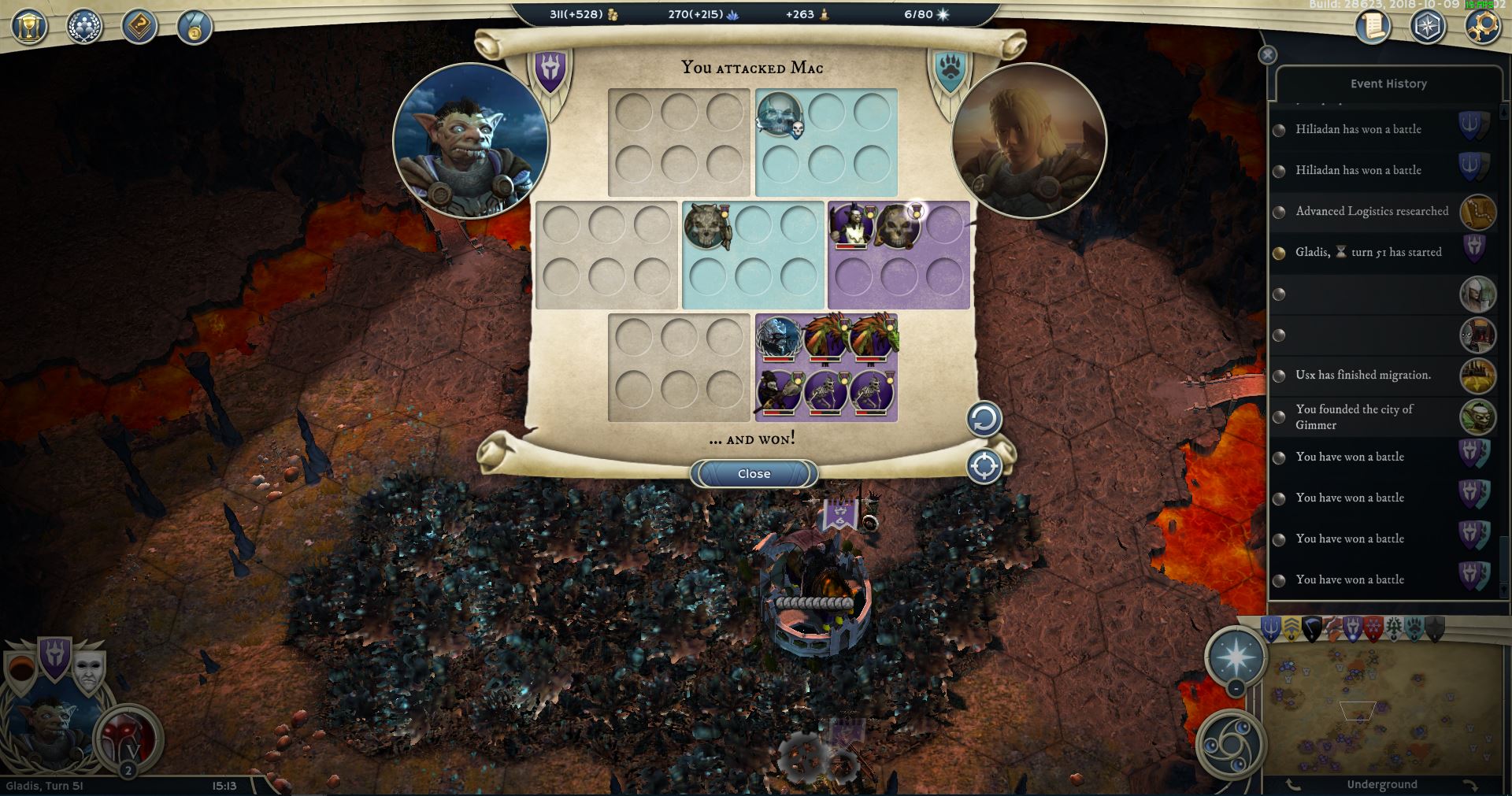Select the 'Advanced Logistics researched' event

(x=1372, y=211)
